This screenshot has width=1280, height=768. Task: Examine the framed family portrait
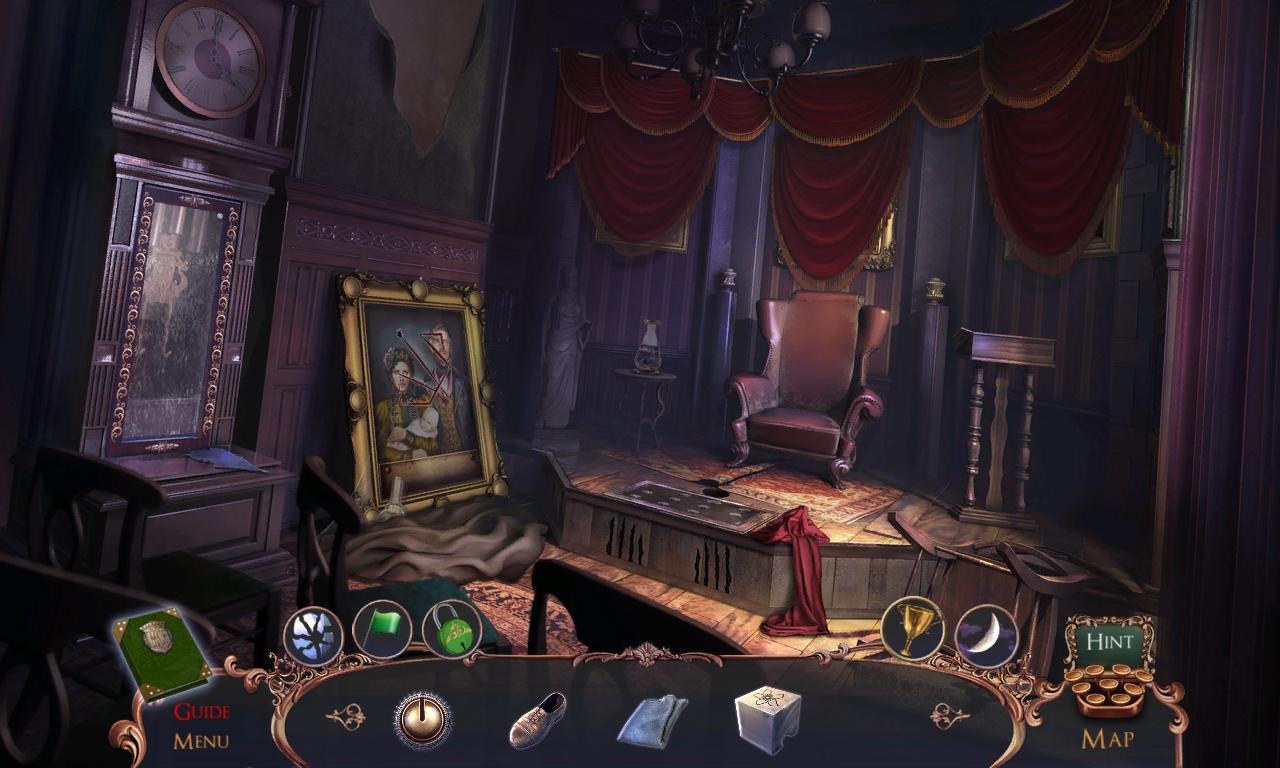click(x=422, y=395)
